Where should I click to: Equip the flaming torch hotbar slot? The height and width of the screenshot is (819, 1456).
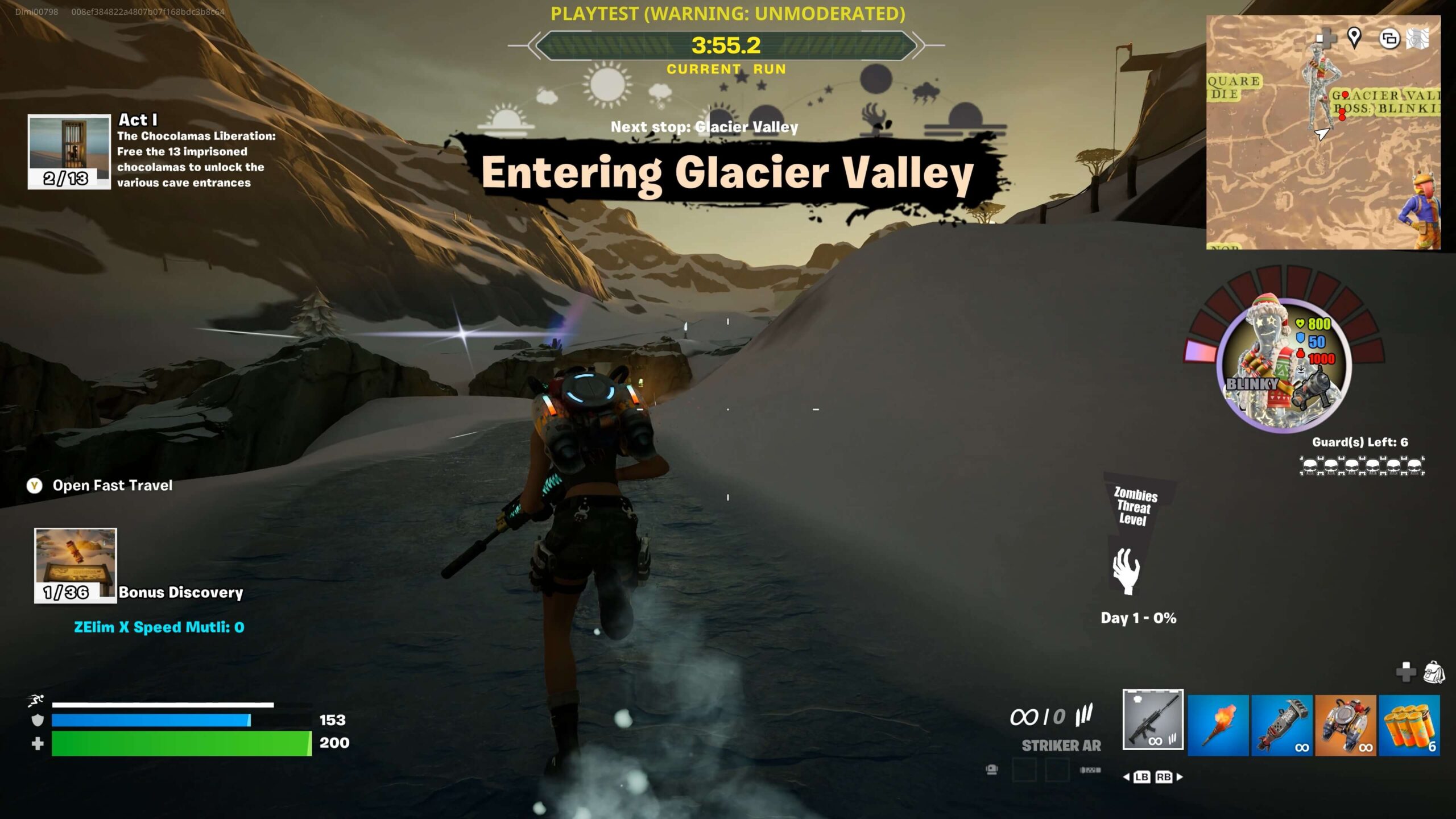point(1218,725)
